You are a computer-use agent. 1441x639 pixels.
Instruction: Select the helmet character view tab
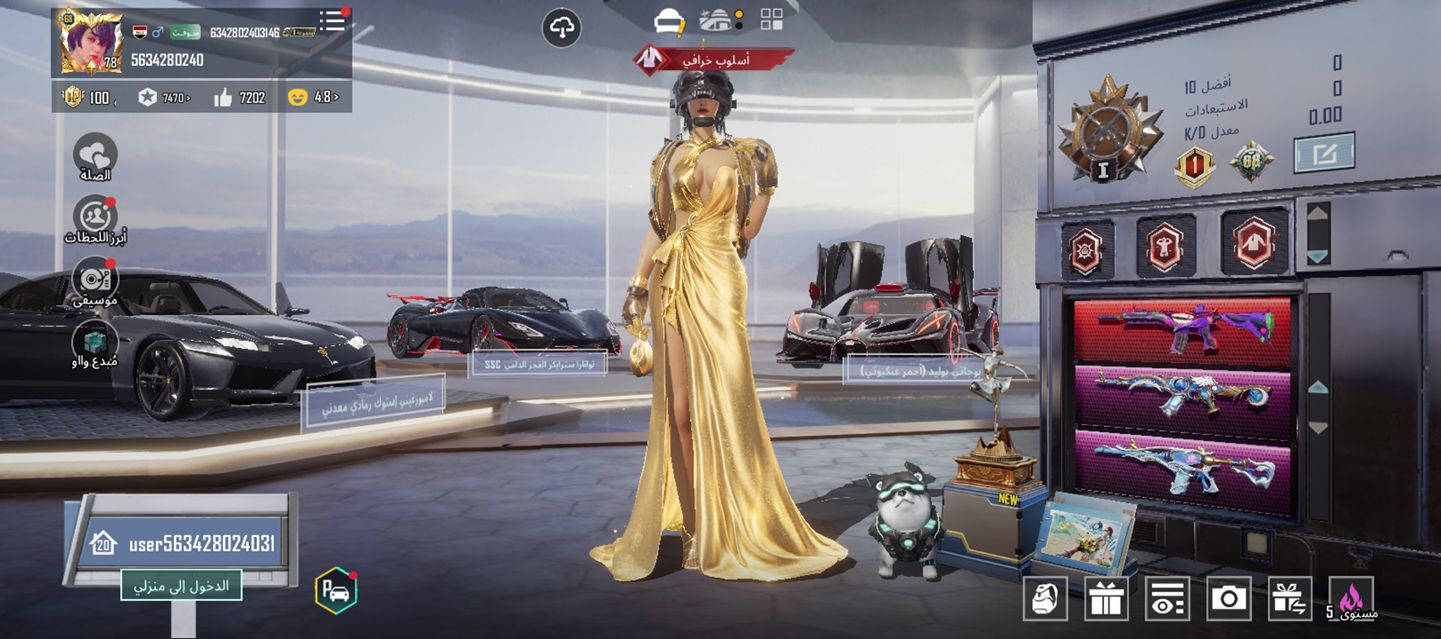click(x=668, y=20)
